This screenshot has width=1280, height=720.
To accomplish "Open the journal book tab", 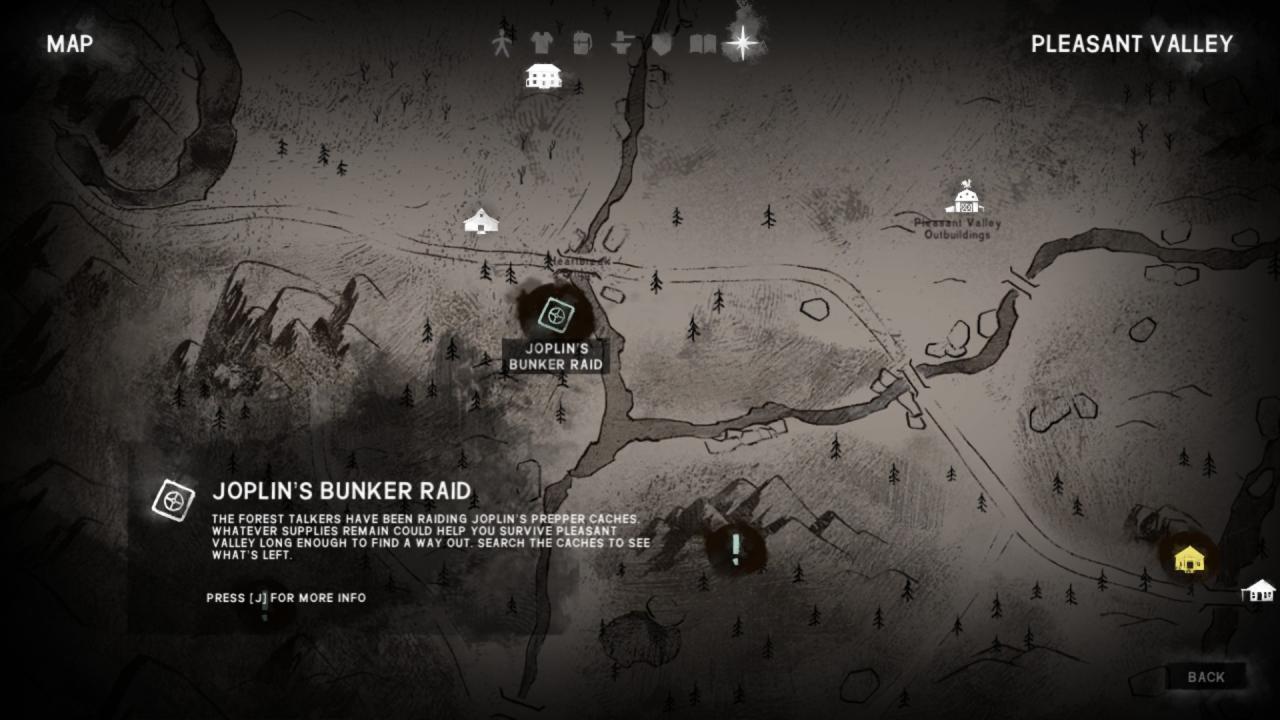I will pos(703,44).
